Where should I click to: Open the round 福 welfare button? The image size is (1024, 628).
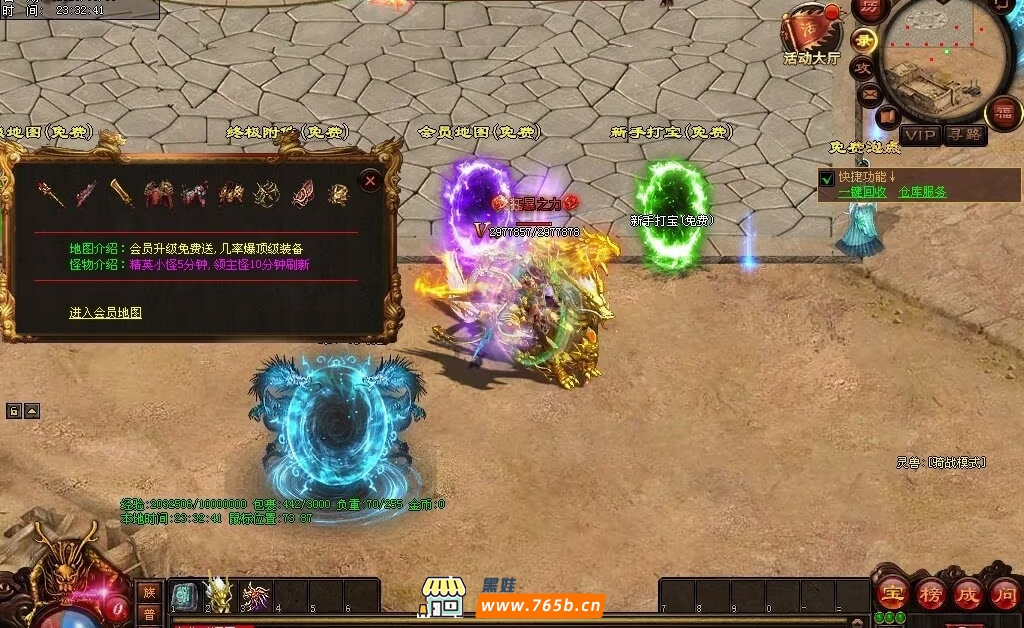click(1000, 112)
